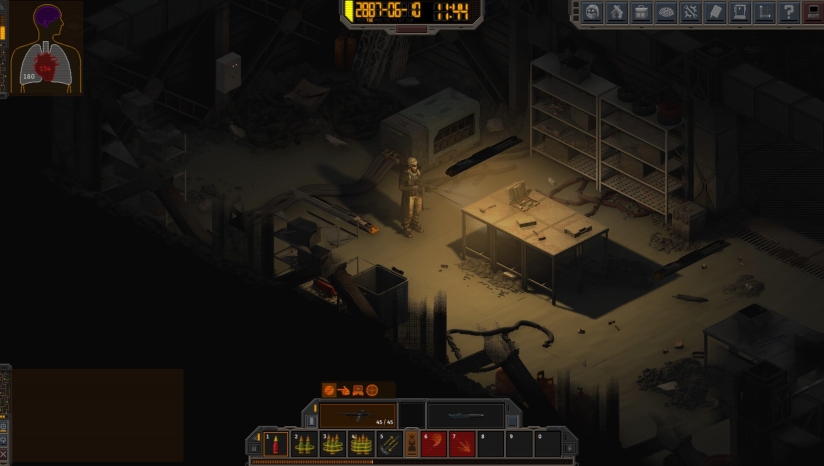824x466 pixels.
Task: Open the red computer system menu
Action: pos(812,12)
